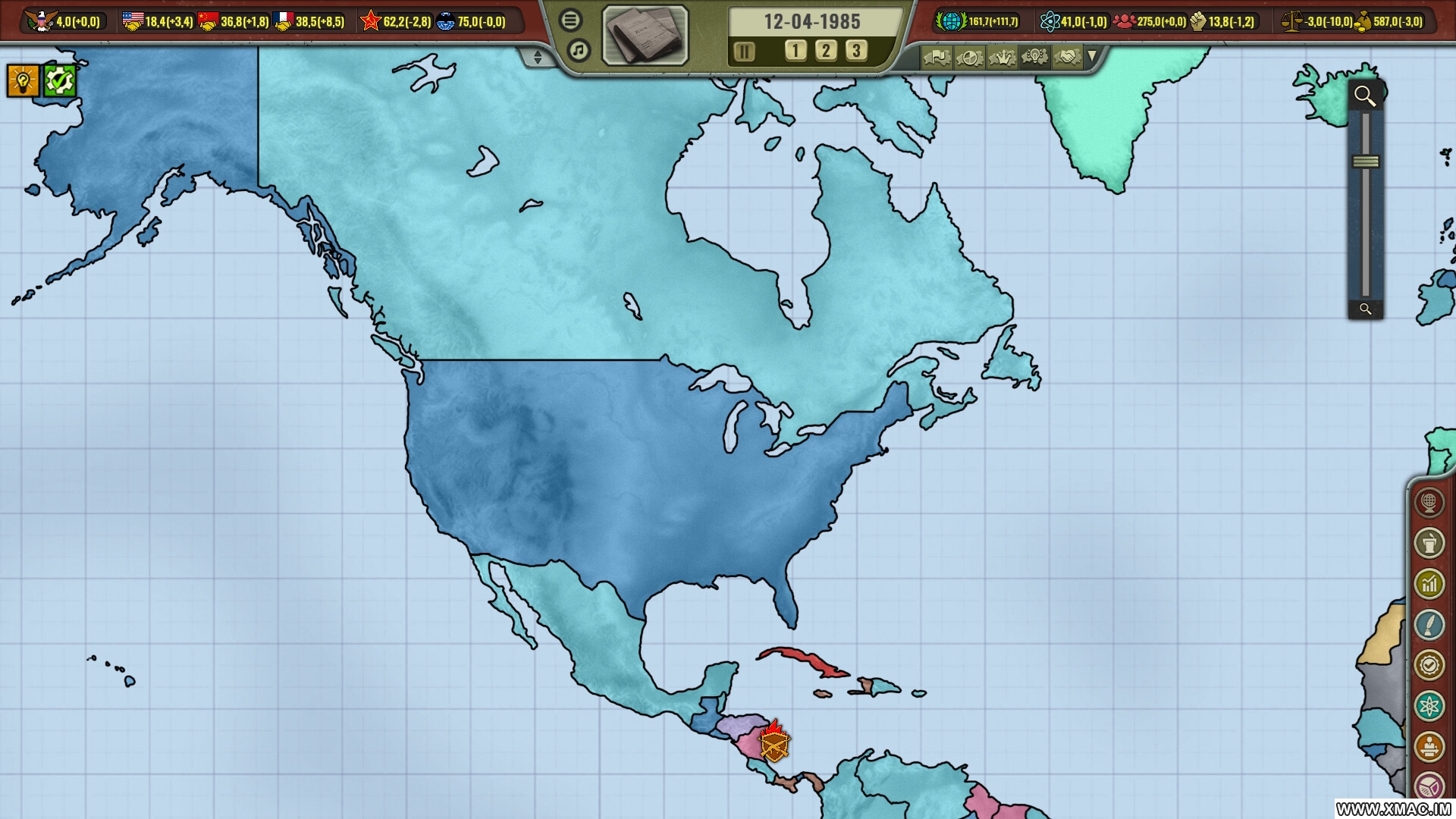Toggle the music note audio control
The height and width of the screenshot is (819, 1456).
coord(578,49)
